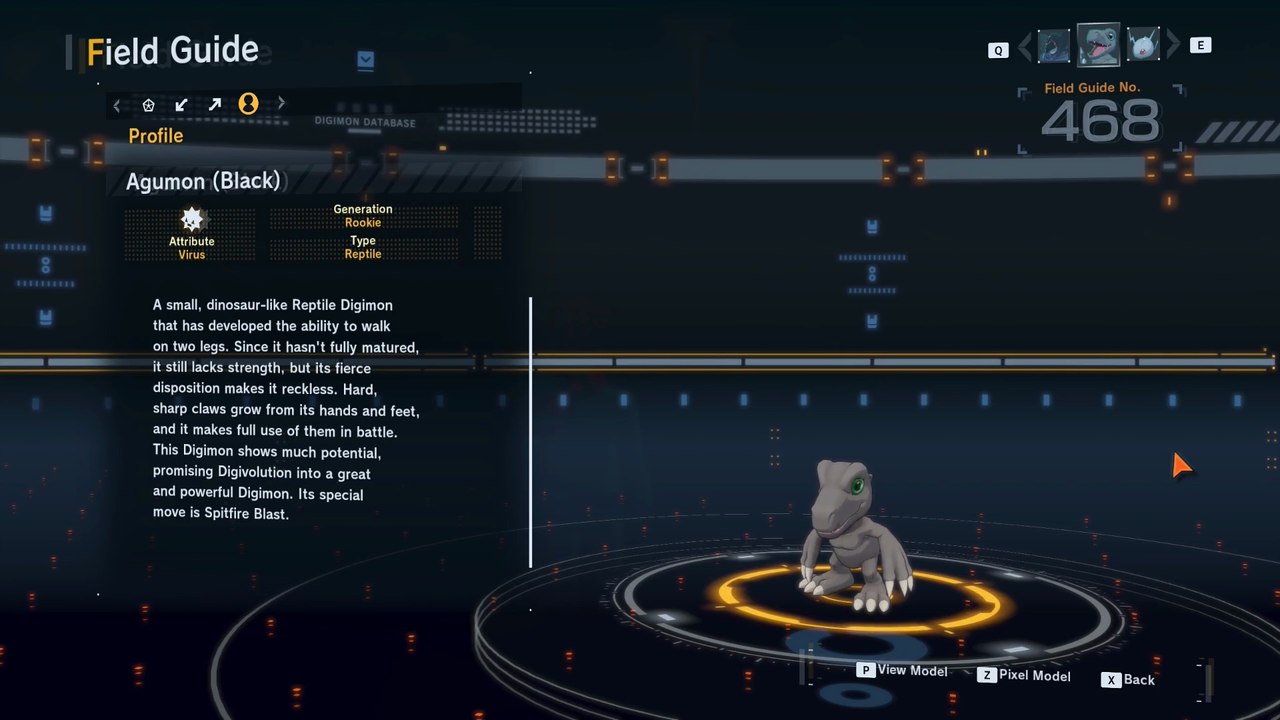Show the previous Digimon portrait thumbnail
Viewport: 1280px width, 720px height.
1054,46
